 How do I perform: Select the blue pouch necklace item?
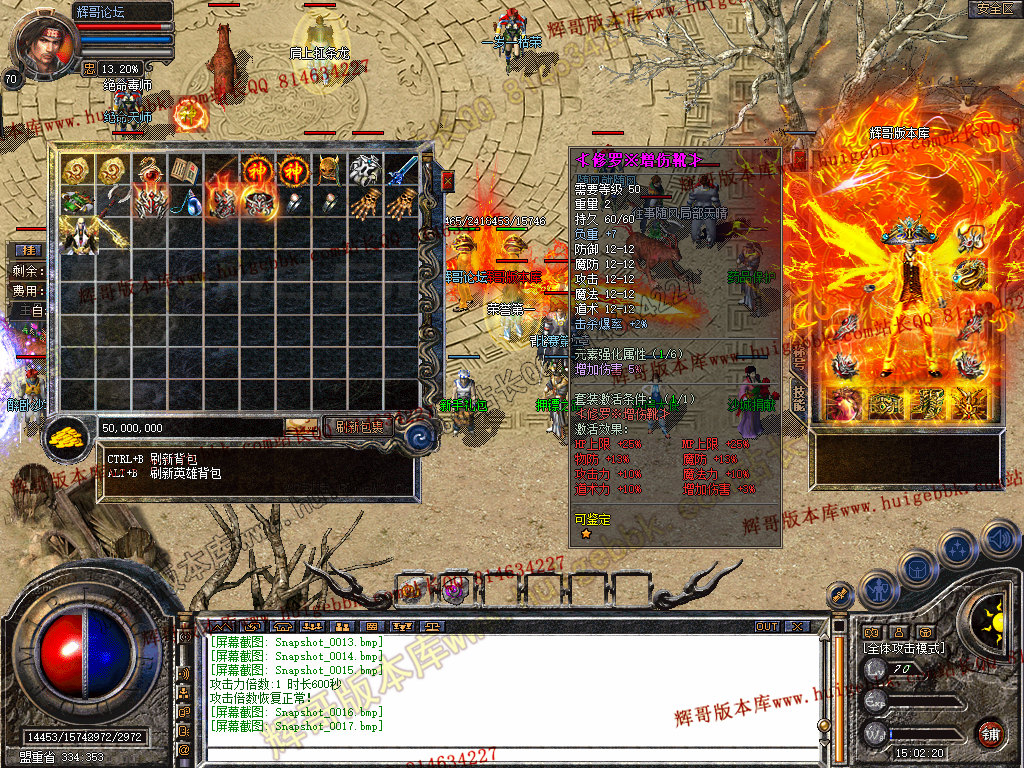[x=184, y=203]
